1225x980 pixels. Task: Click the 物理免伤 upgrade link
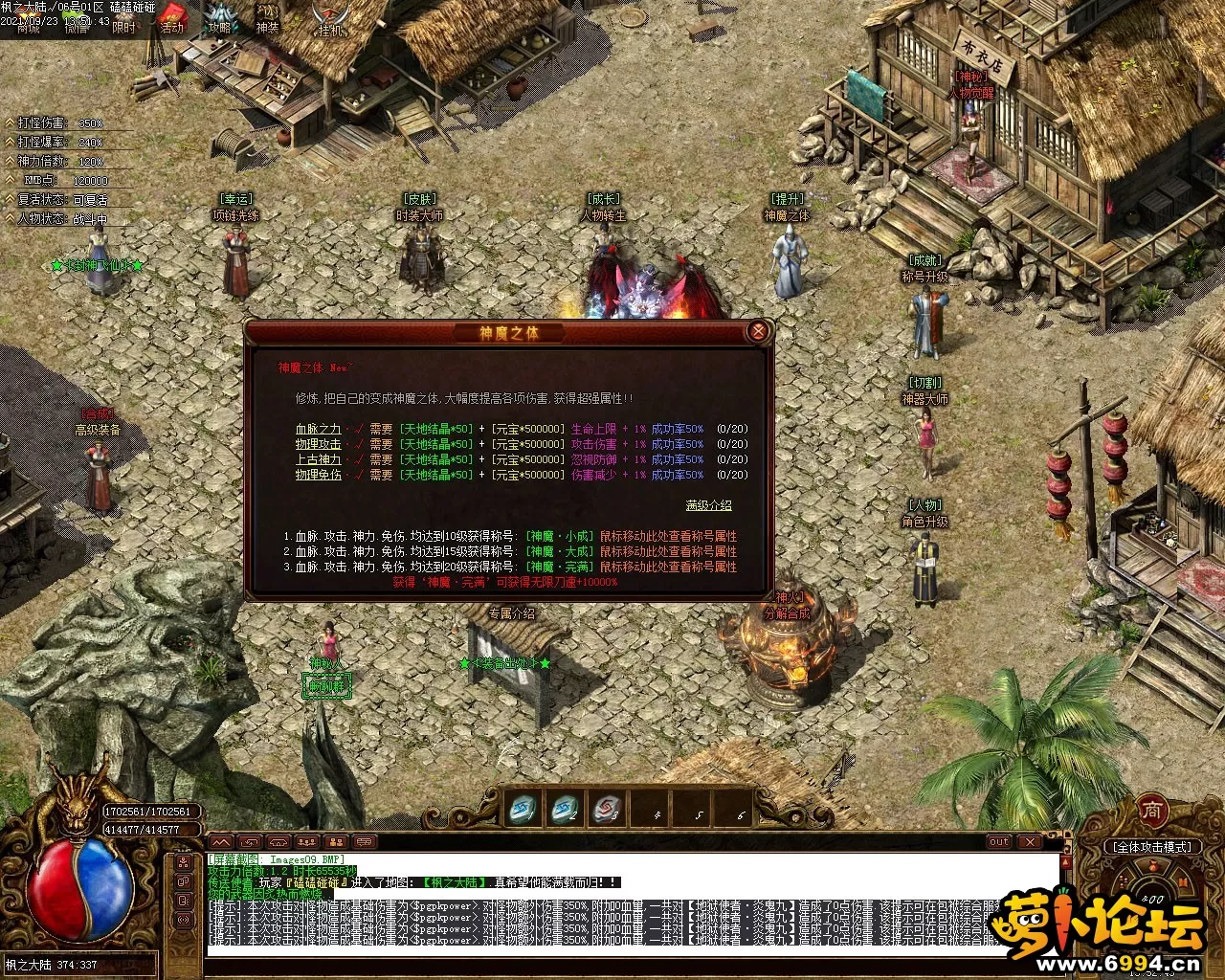coord(318,475)
